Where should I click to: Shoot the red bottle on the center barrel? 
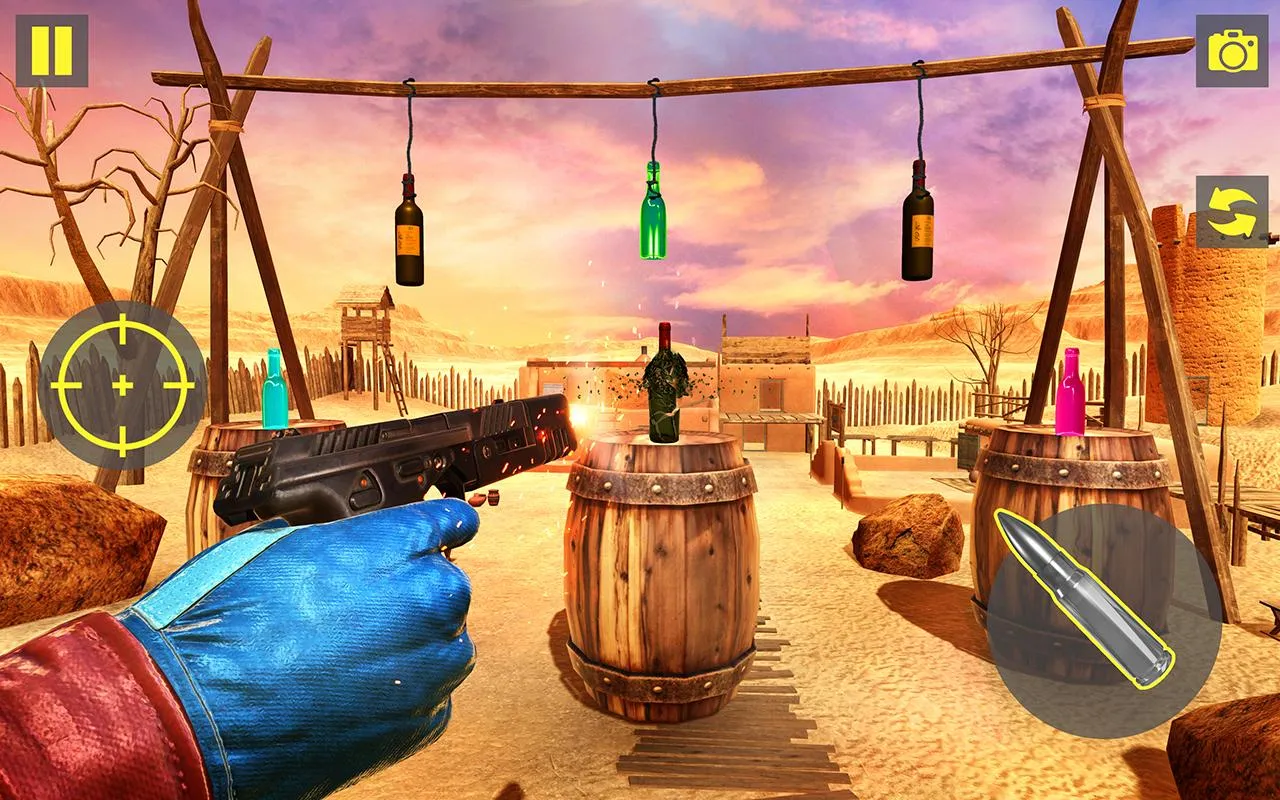click(663, 383)
